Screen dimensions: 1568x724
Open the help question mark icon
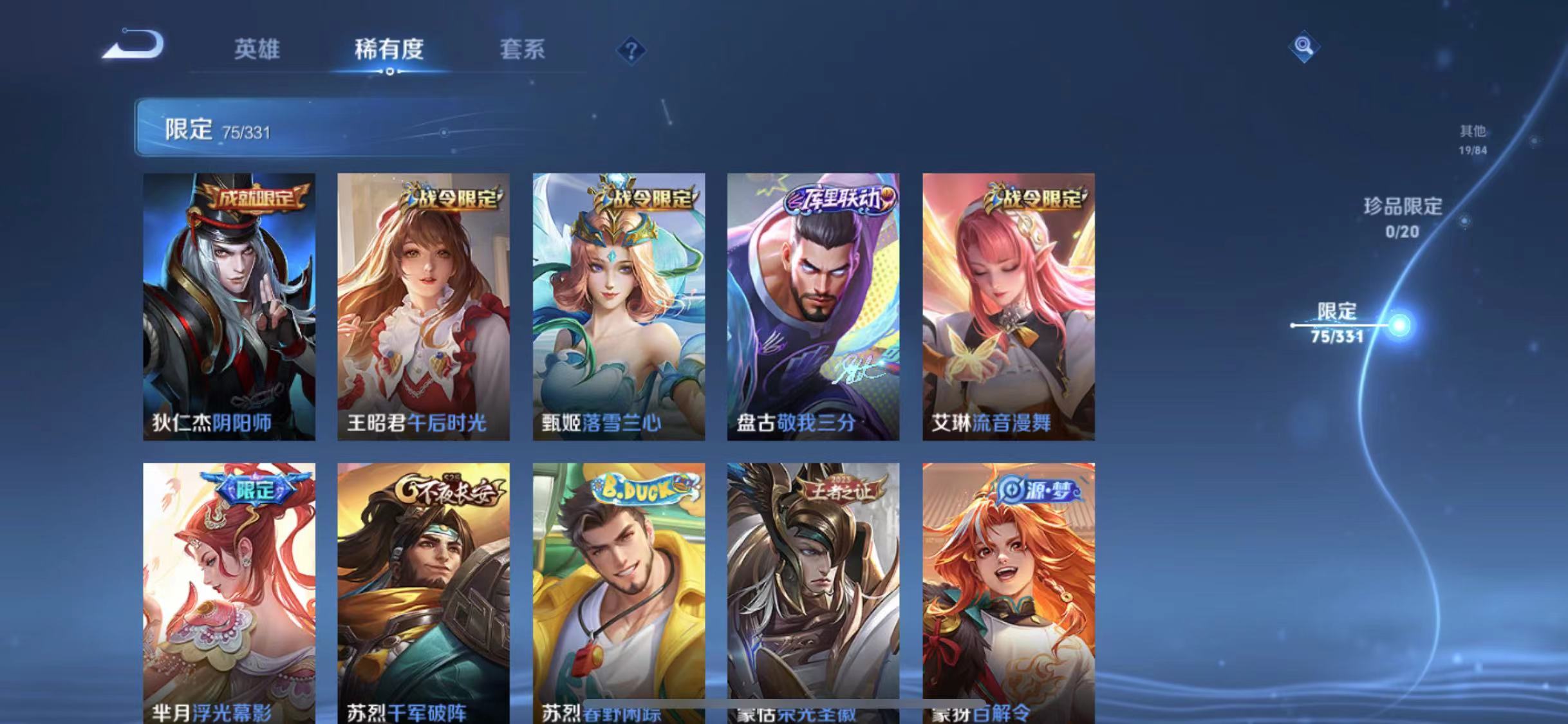pyautogui.click(x=633, y=51)
